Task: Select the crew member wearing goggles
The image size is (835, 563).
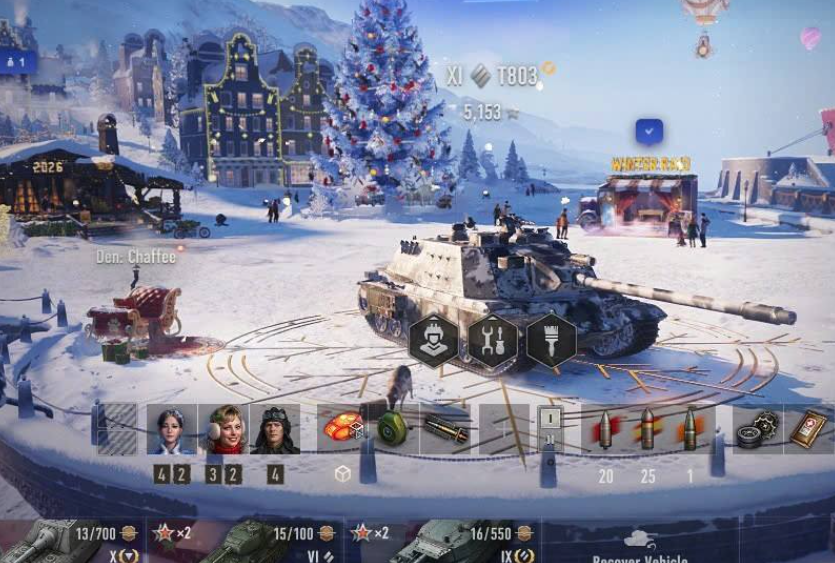Action: [x=275, y=429]
